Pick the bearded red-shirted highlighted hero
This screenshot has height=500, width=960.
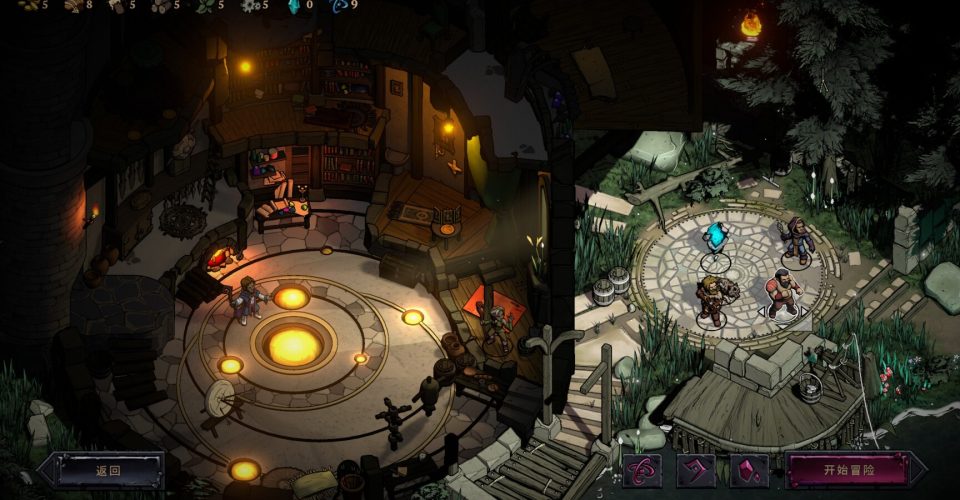[782, 291]
